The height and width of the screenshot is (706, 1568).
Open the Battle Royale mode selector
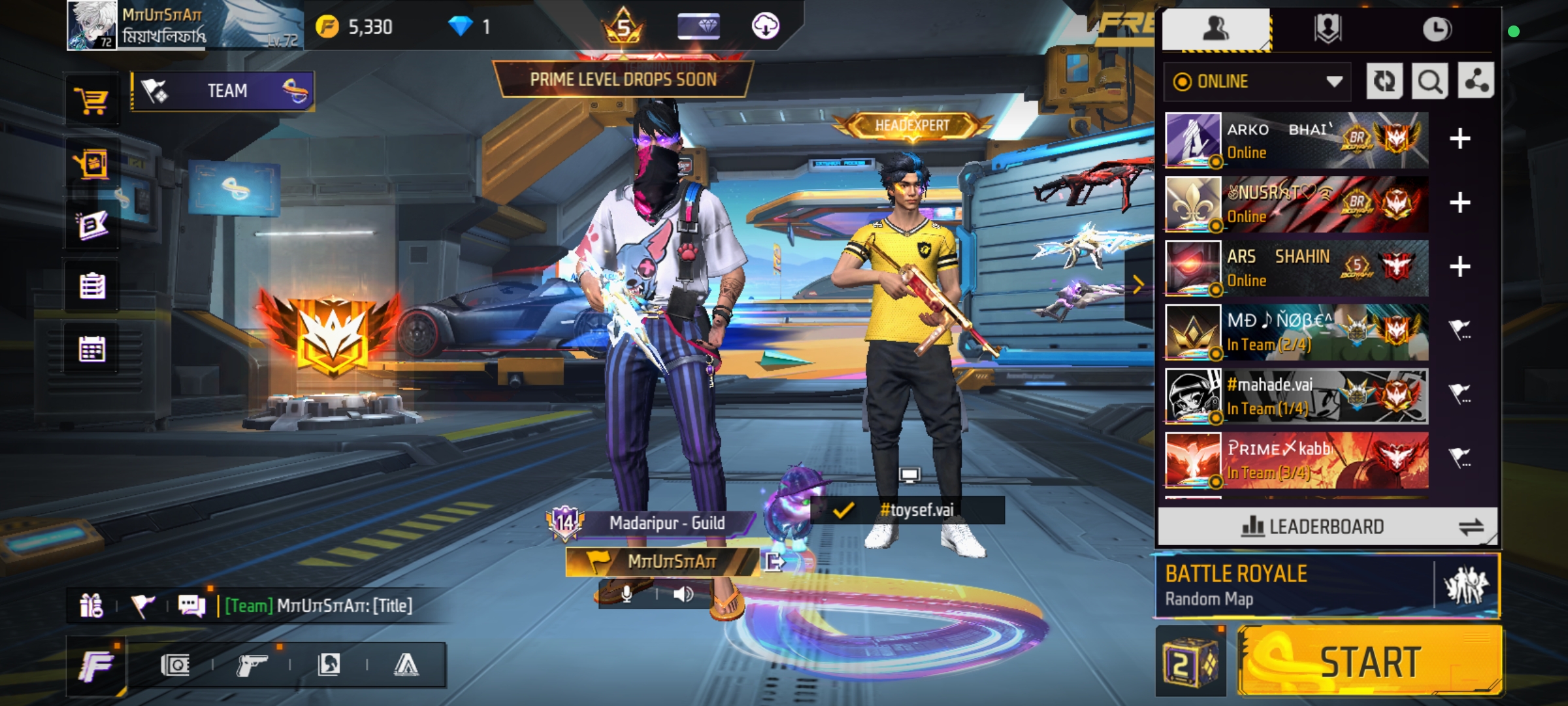point(1294,586)
